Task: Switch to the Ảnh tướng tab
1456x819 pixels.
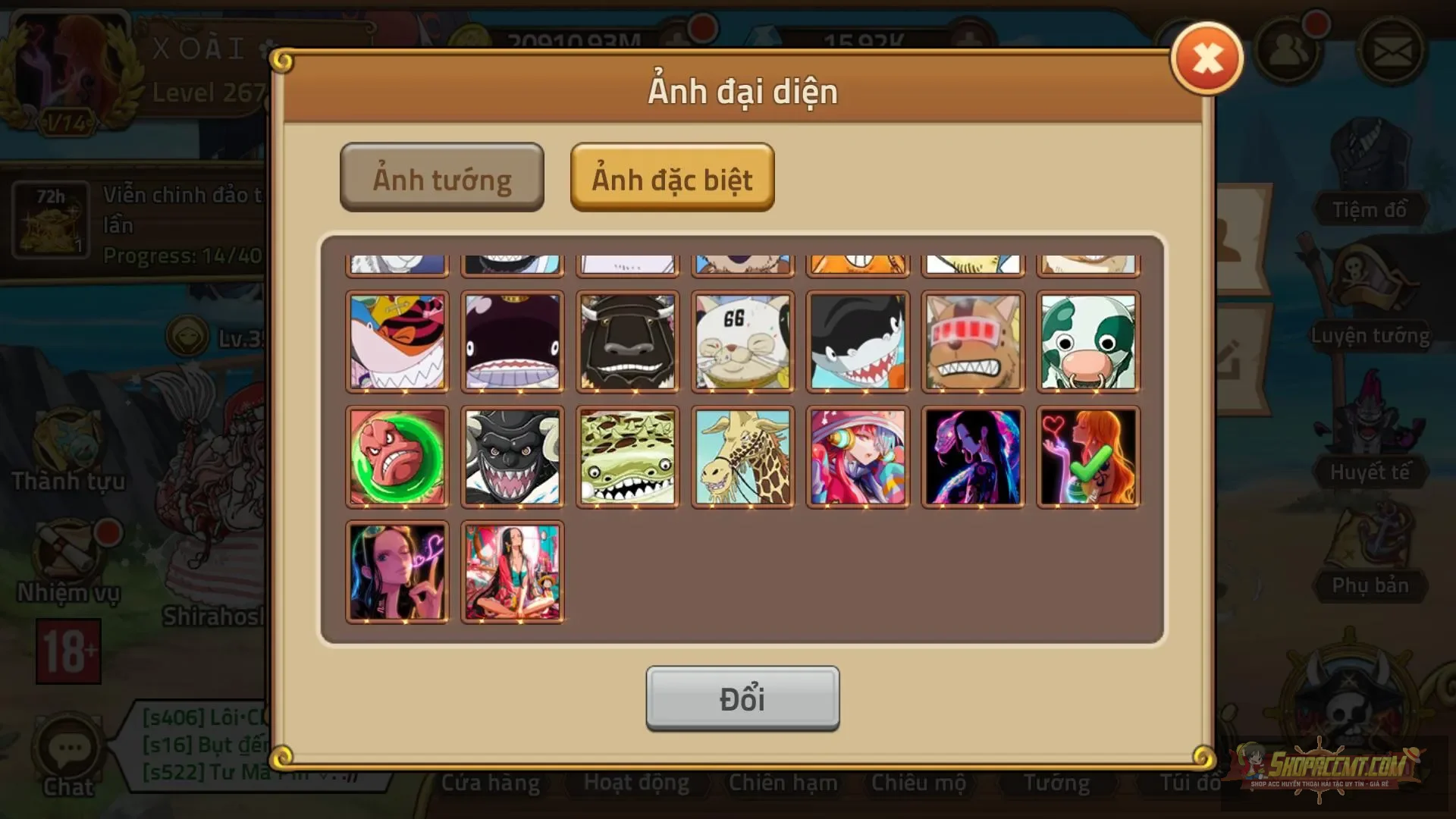Action: coord(442,177)
